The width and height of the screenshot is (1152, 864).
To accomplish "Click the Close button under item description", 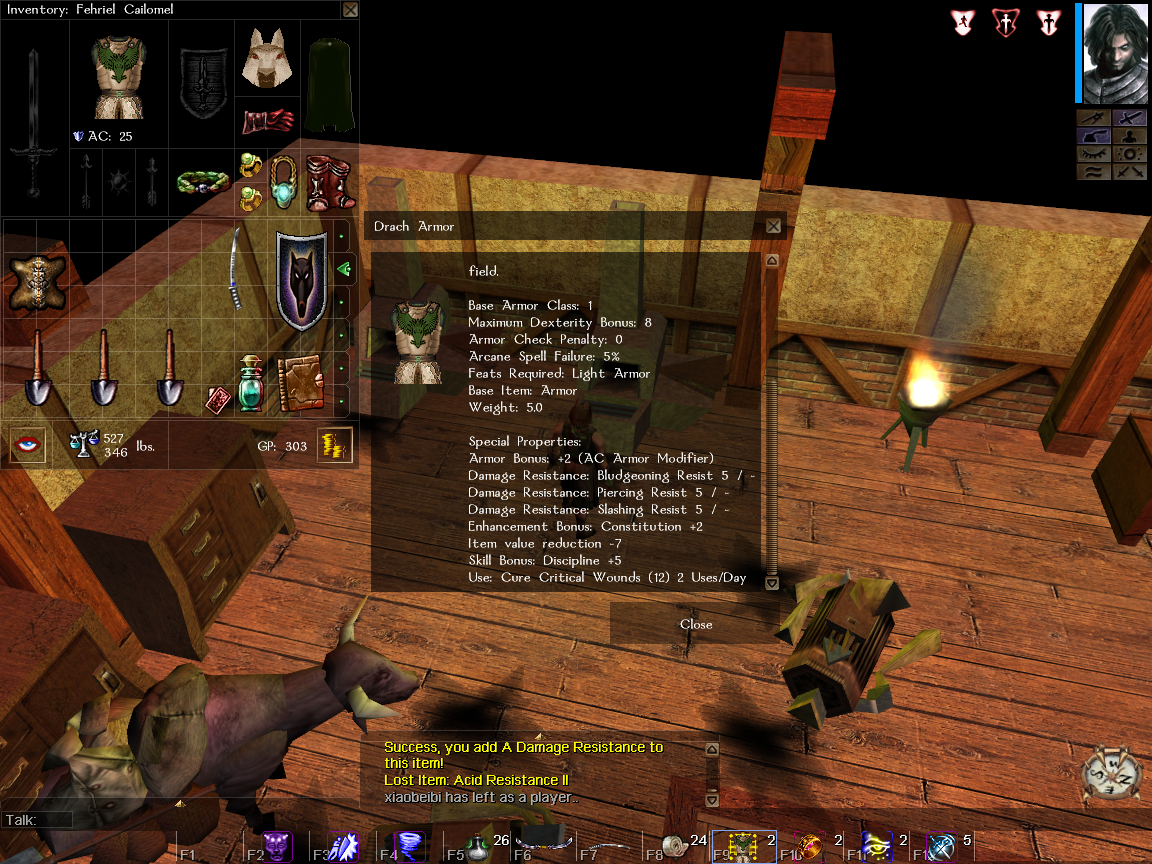I will coord(696,624).
